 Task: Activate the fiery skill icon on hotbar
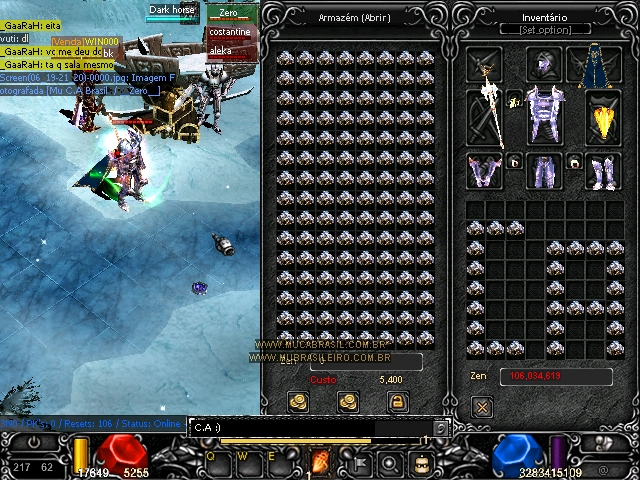pyautogui.click(x=321, y=464)
